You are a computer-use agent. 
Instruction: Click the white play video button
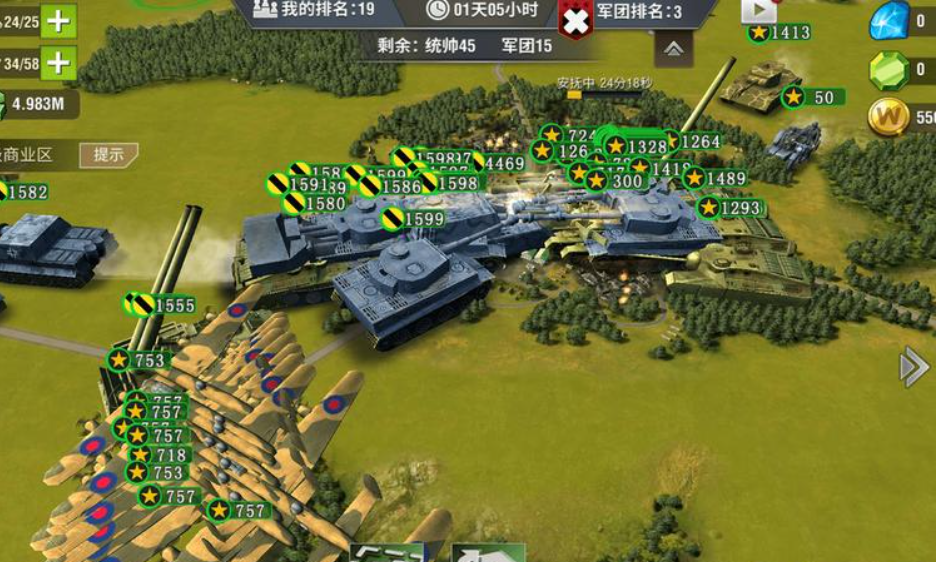click(x=758, y=10)
